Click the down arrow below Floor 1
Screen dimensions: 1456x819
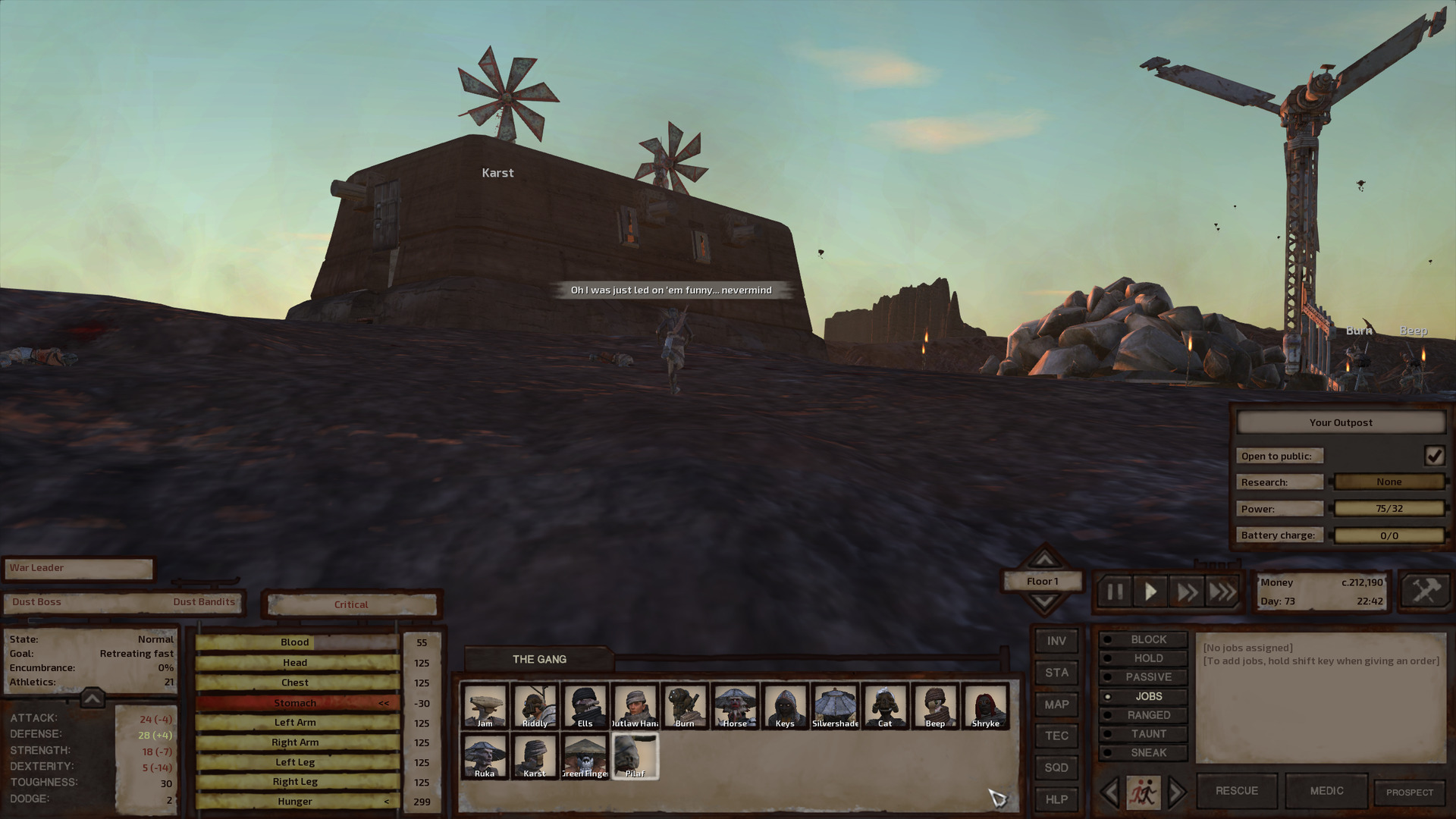[1044, 599]
